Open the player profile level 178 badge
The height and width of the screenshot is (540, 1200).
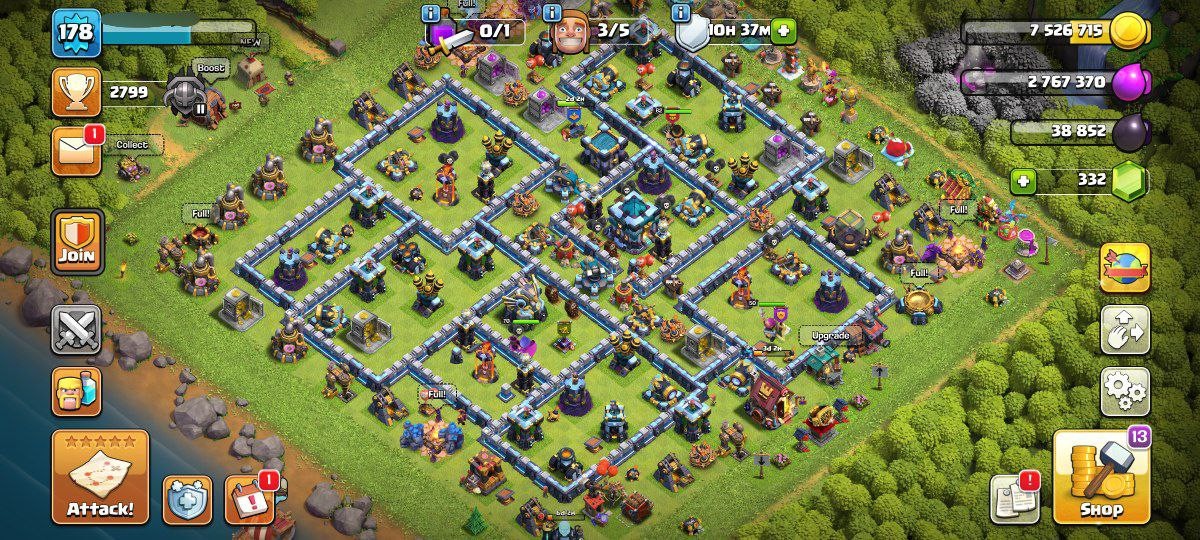point(76,33)
